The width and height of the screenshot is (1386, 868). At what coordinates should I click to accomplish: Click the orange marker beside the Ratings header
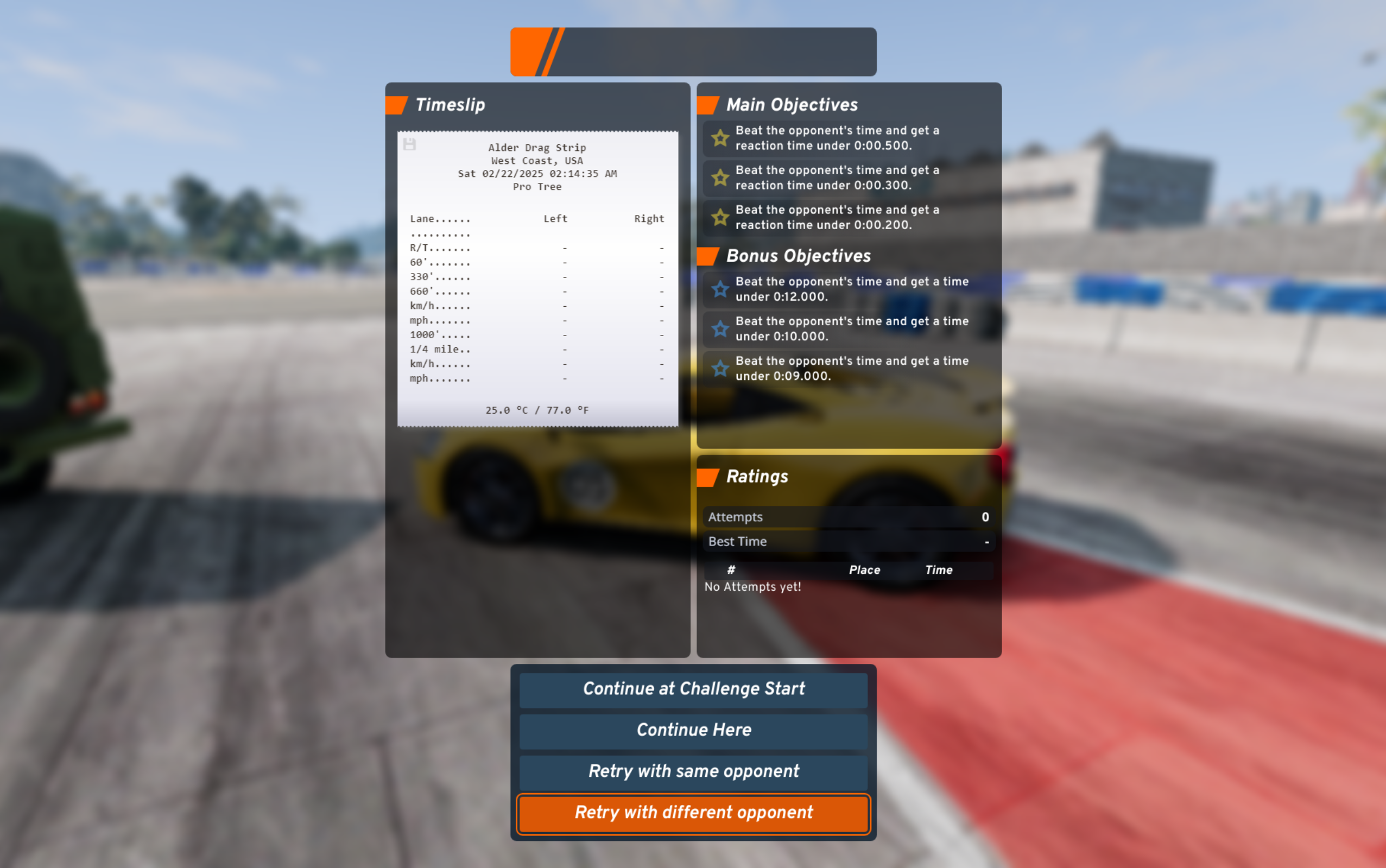708,476
